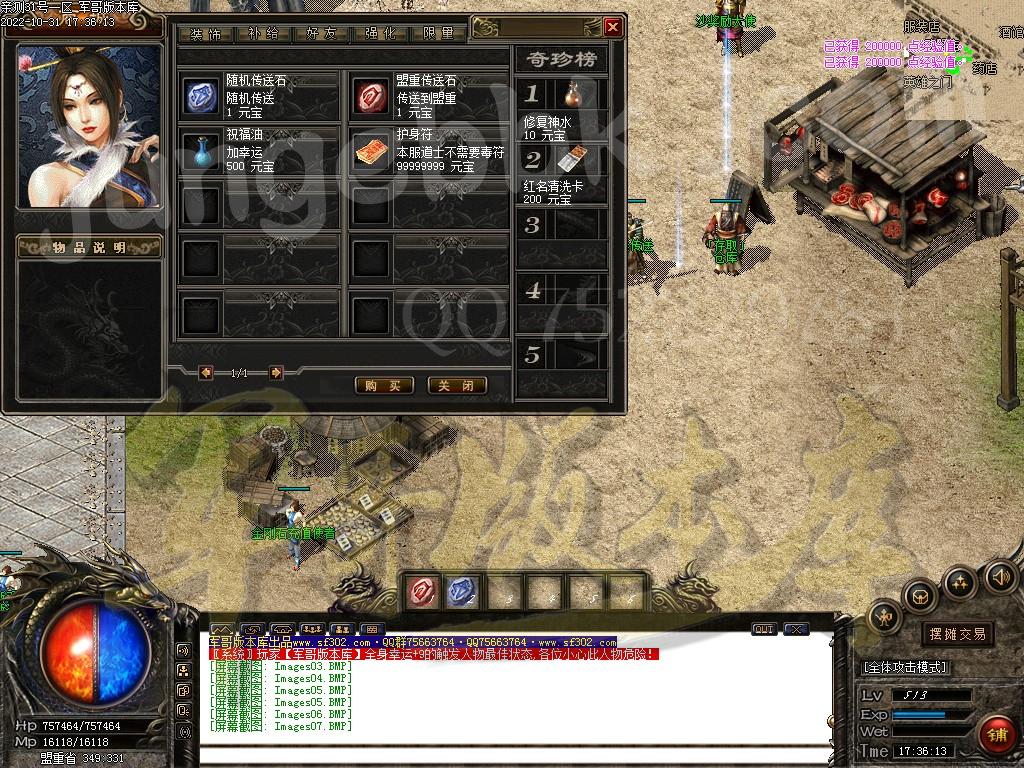Image resolution: width=1024 pixels, height=768 pixels.
Task: Go to the previous shop page arrow
Action: 206,373
